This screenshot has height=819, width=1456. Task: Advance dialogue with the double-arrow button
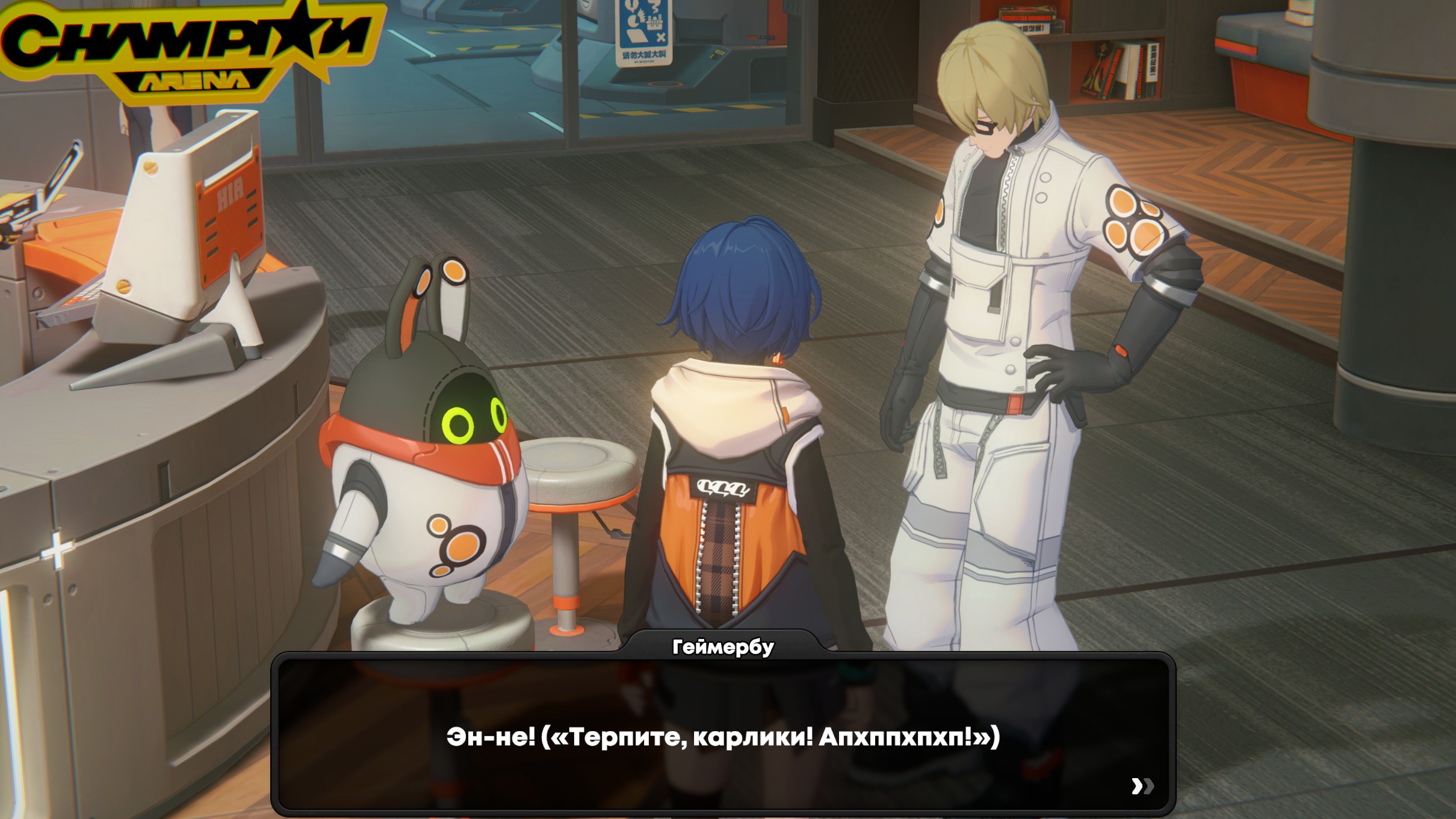tap(1142, 786)
